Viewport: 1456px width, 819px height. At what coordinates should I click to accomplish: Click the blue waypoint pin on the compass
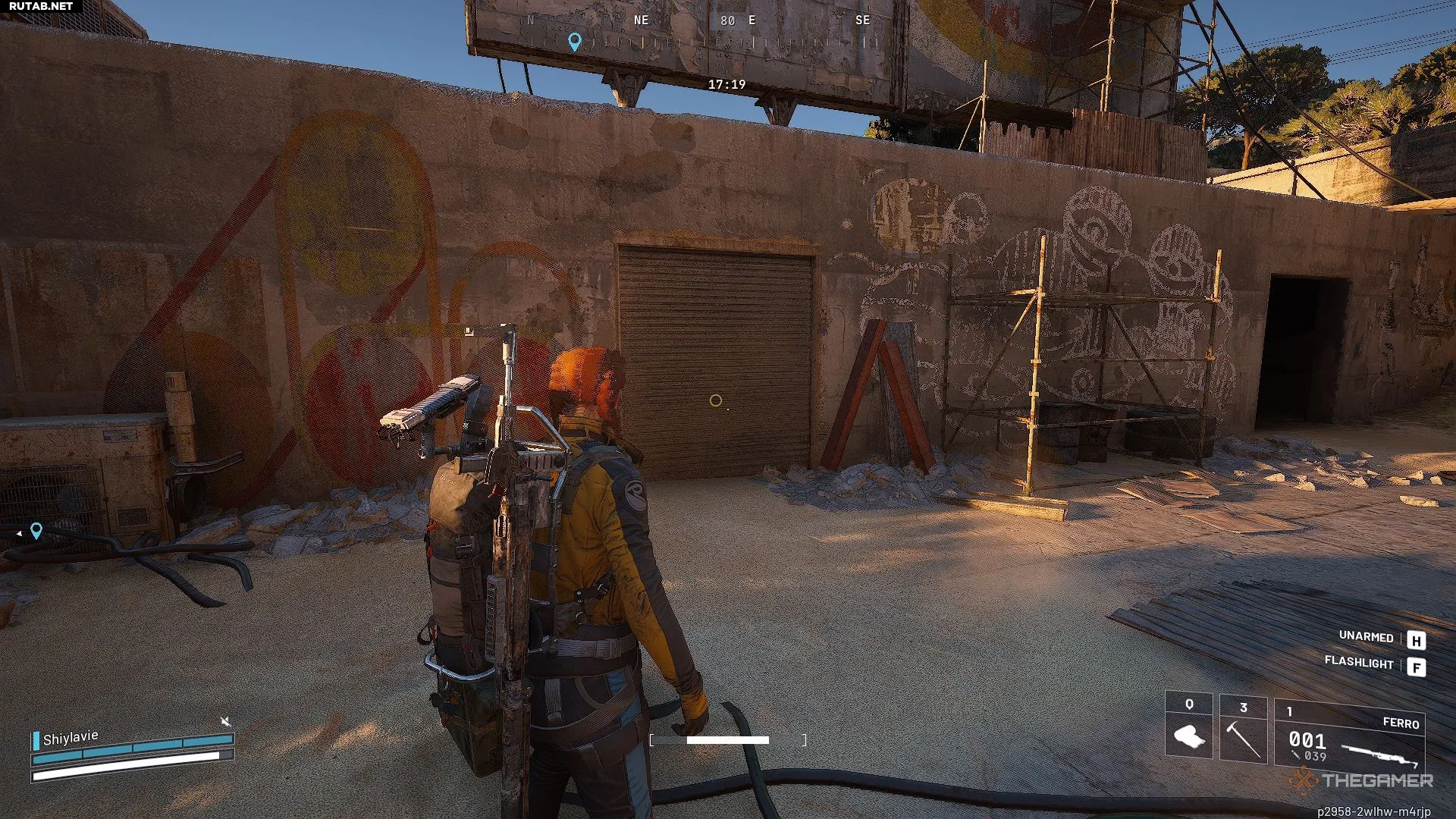tap(575, 42)
